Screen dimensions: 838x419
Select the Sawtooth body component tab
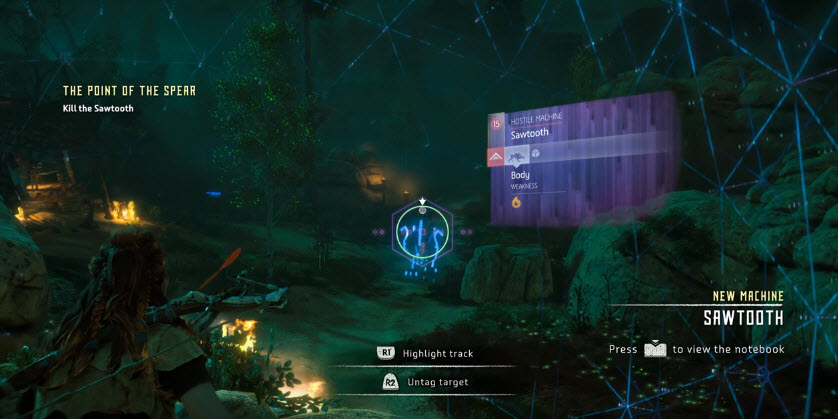(518, 155)
